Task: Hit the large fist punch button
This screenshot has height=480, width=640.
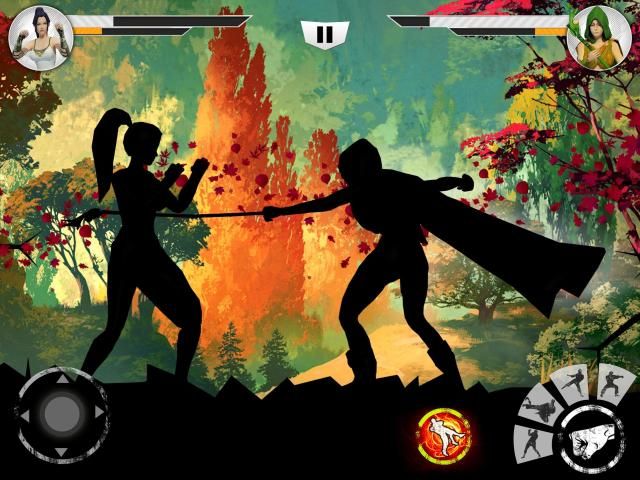Action: [589, 439]
